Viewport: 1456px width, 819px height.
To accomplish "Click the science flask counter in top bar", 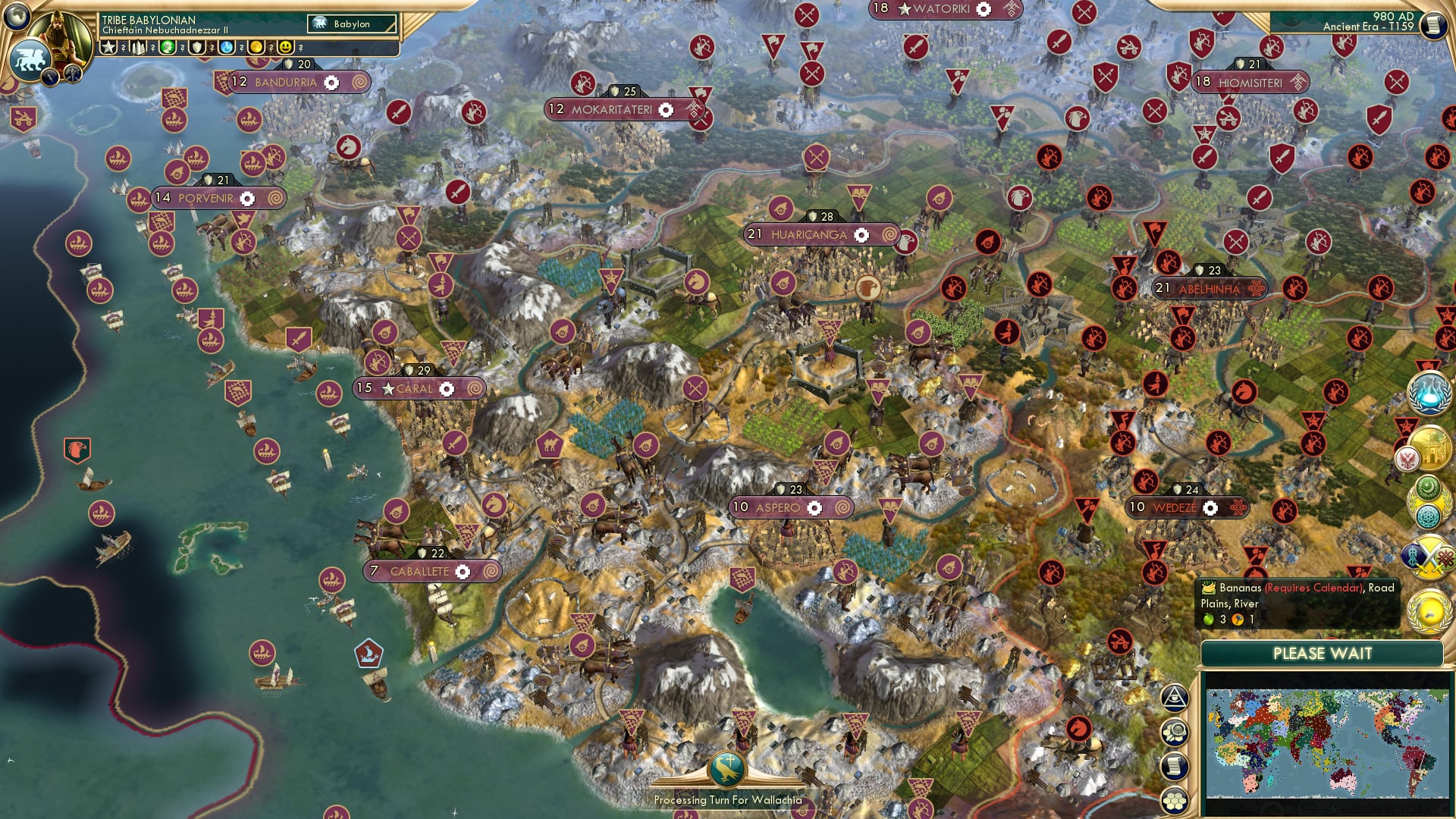I will coord(226,47).
